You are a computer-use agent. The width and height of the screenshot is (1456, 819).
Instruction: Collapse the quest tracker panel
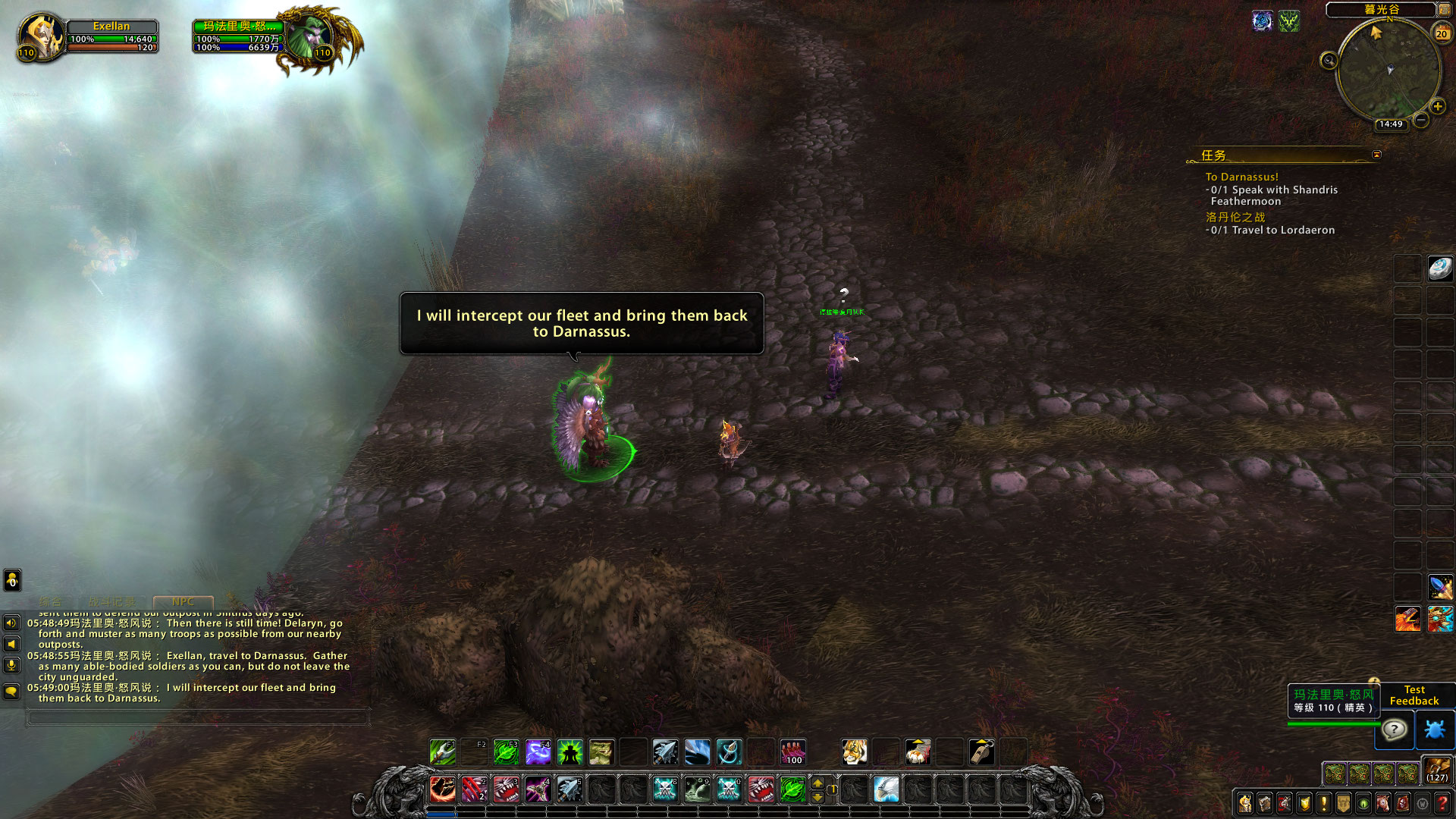click(1376, 155)
